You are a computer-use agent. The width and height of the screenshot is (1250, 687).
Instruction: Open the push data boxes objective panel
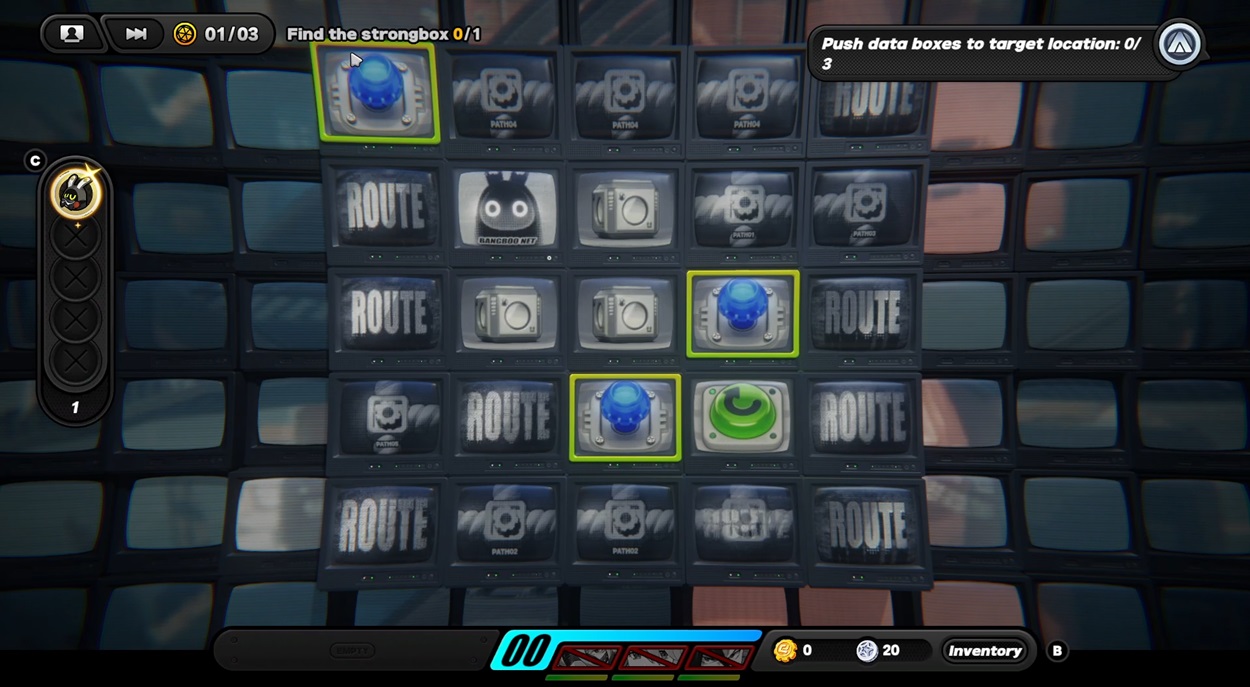point(980,53)
